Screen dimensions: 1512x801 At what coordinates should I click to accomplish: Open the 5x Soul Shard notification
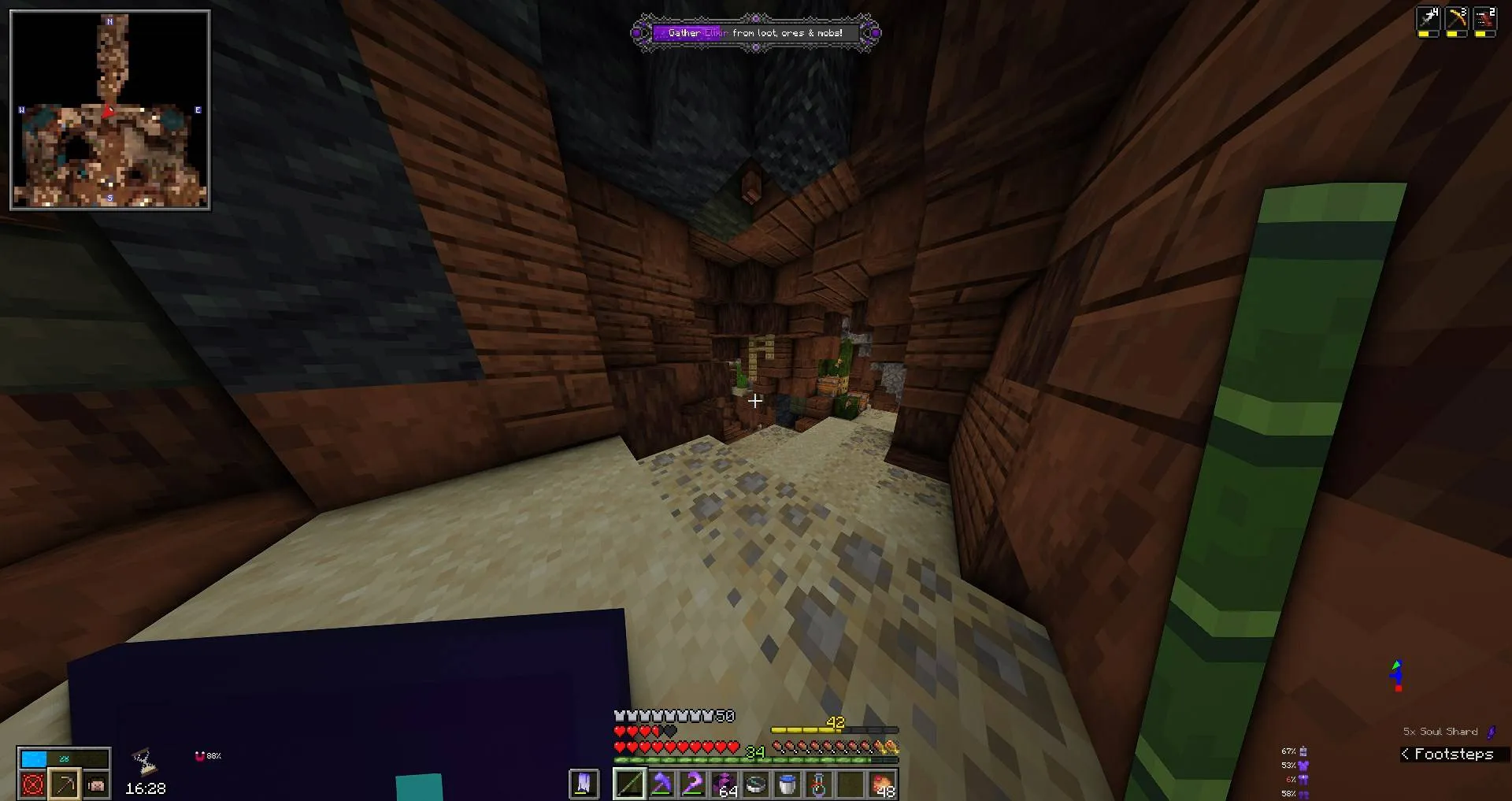tap(1440, 731)
